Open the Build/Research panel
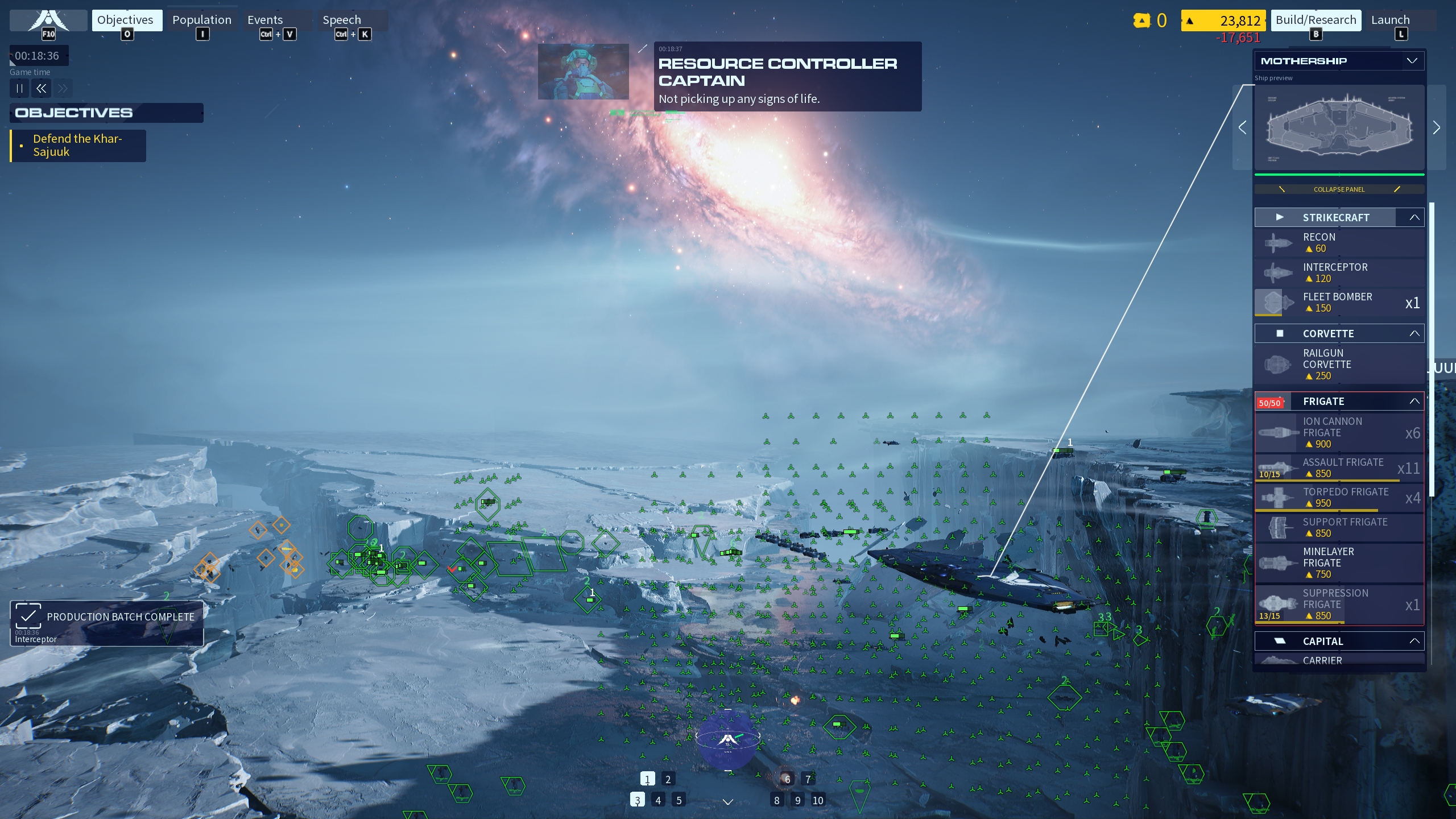1456x819 pixels. pos(1316,20)
